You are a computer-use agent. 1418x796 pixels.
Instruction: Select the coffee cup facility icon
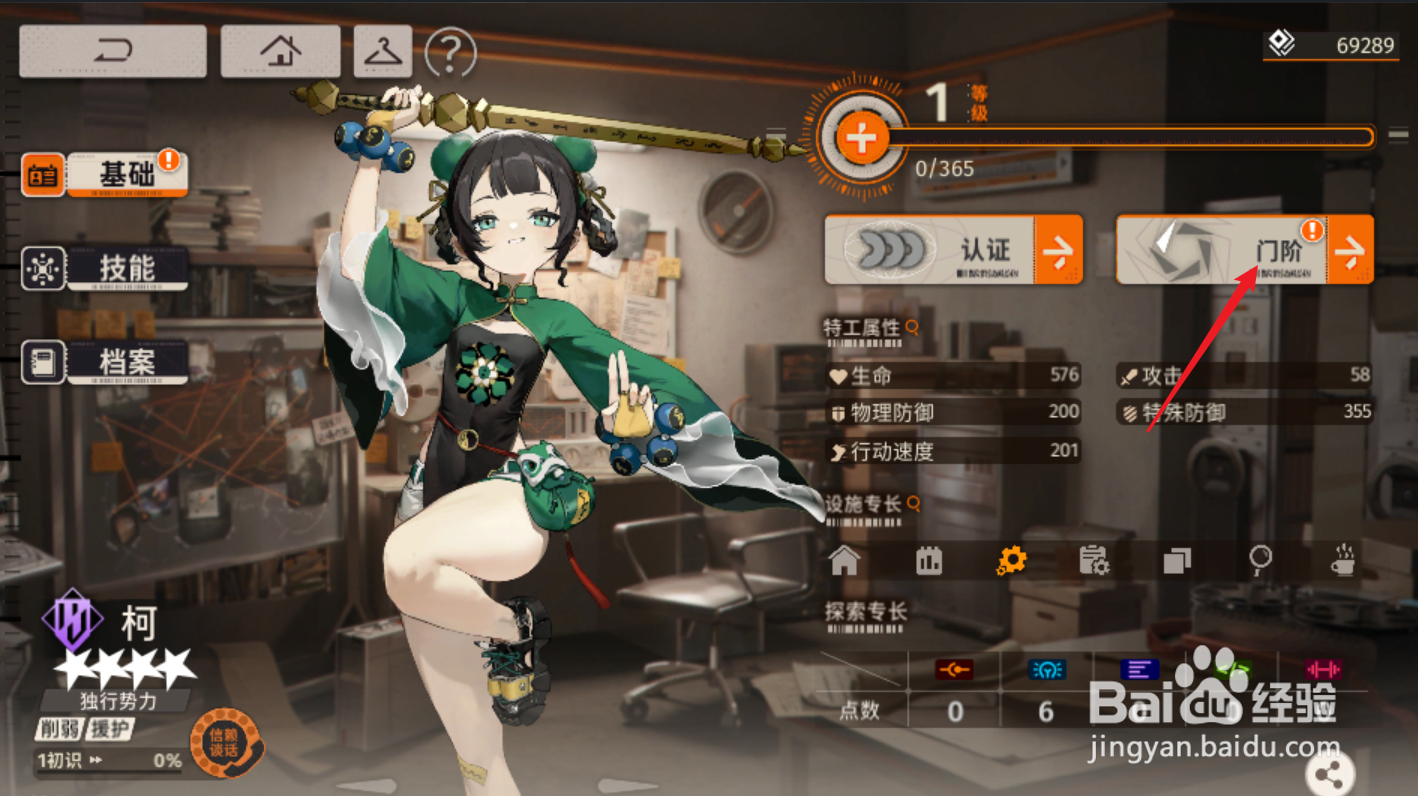tap(1345, 560)
